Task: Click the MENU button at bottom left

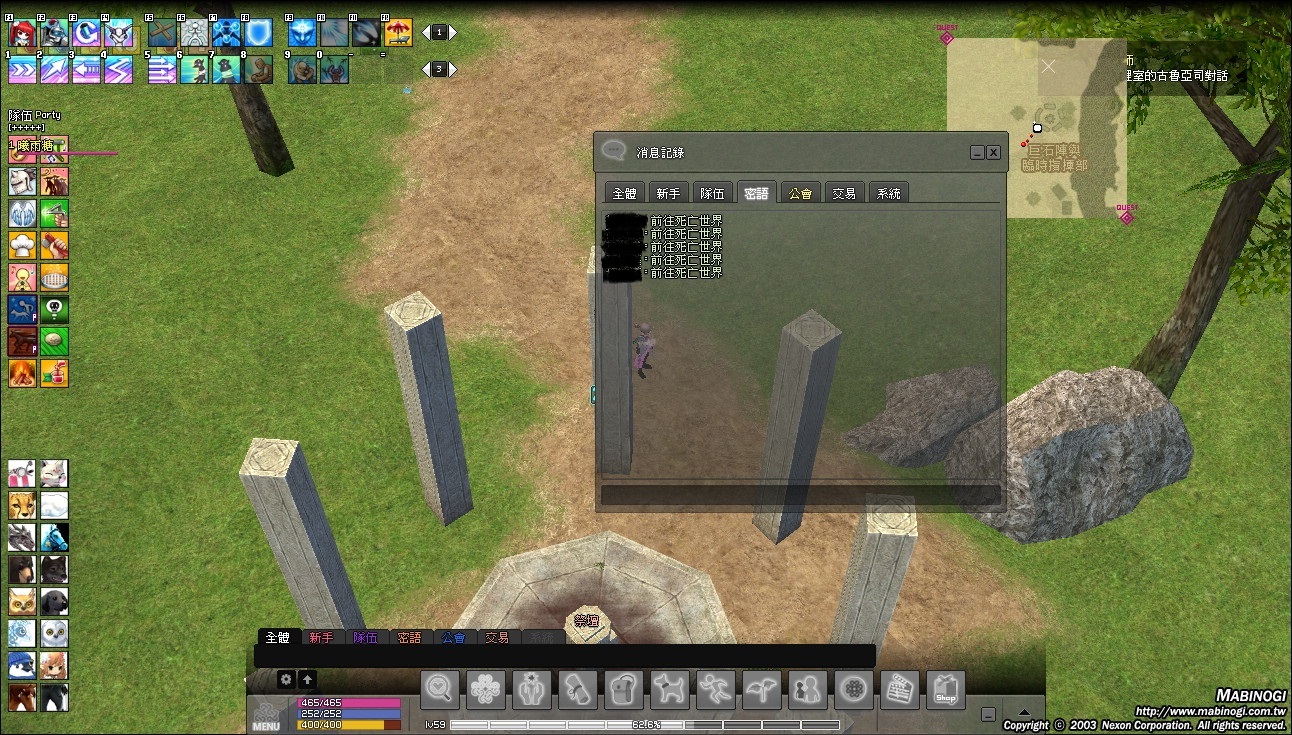Action: click(266, 716)
